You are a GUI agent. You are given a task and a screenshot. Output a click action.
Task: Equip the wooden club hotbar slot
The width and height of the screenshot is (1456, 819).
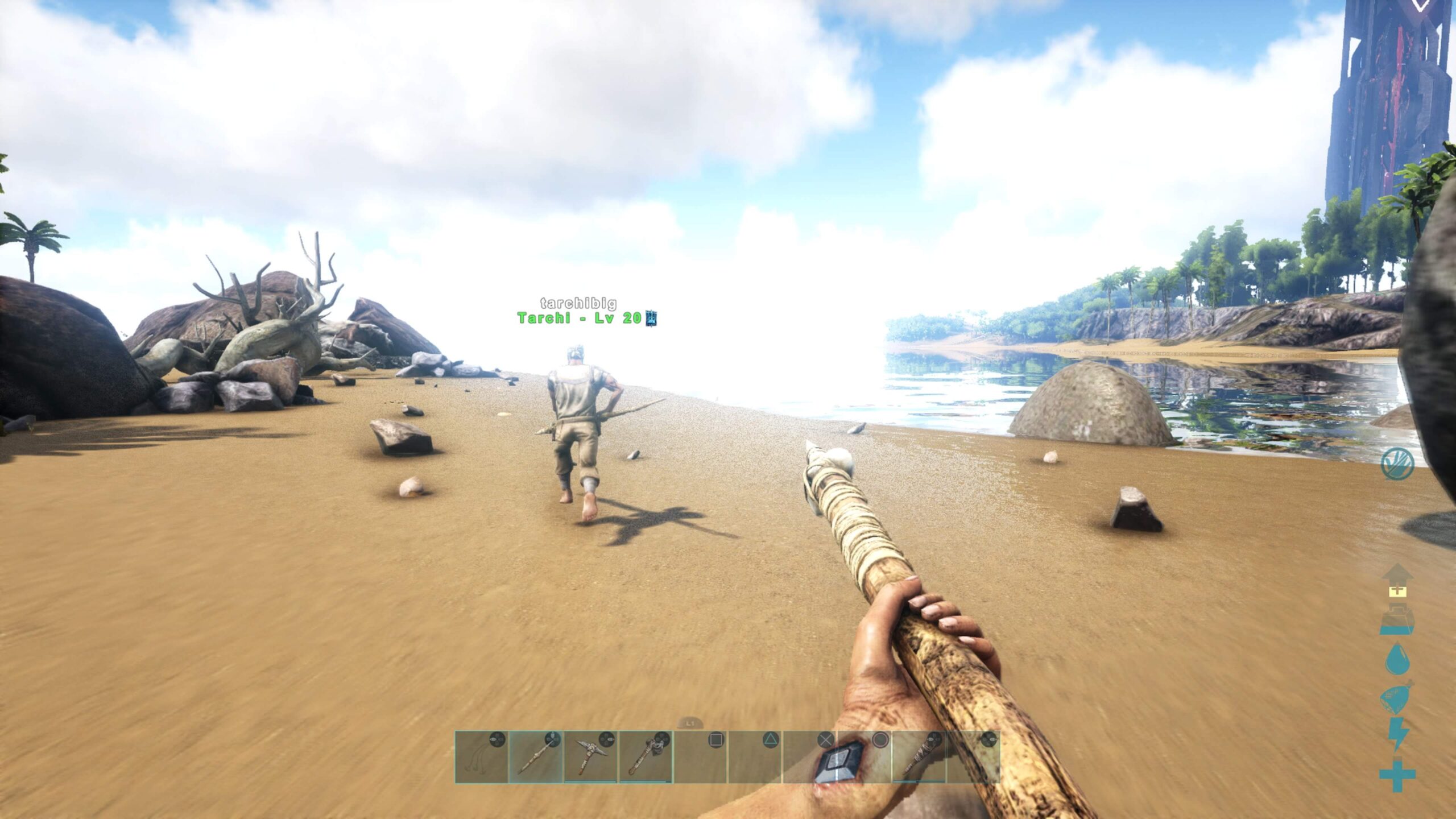pyautogui.click(x=918, y=757)
